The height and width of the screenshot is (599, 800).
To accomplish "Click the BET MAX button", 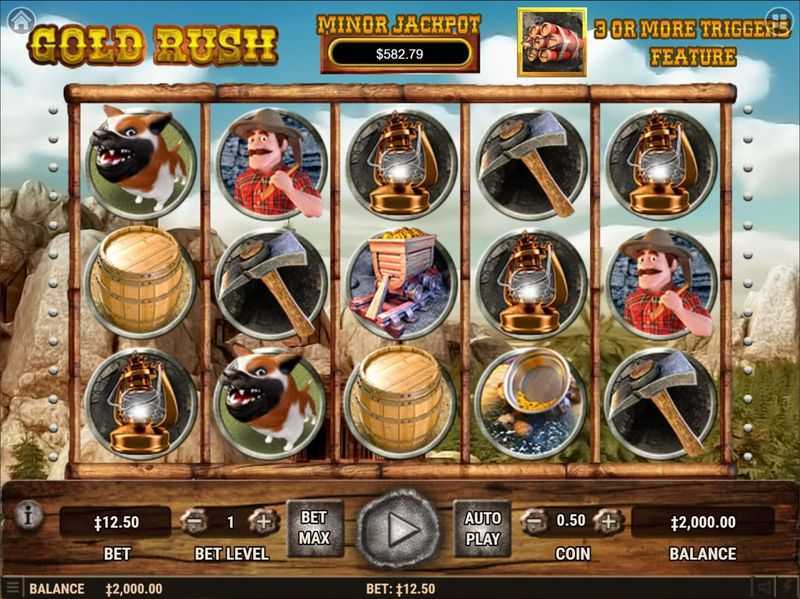I will (x=314, y=527).
